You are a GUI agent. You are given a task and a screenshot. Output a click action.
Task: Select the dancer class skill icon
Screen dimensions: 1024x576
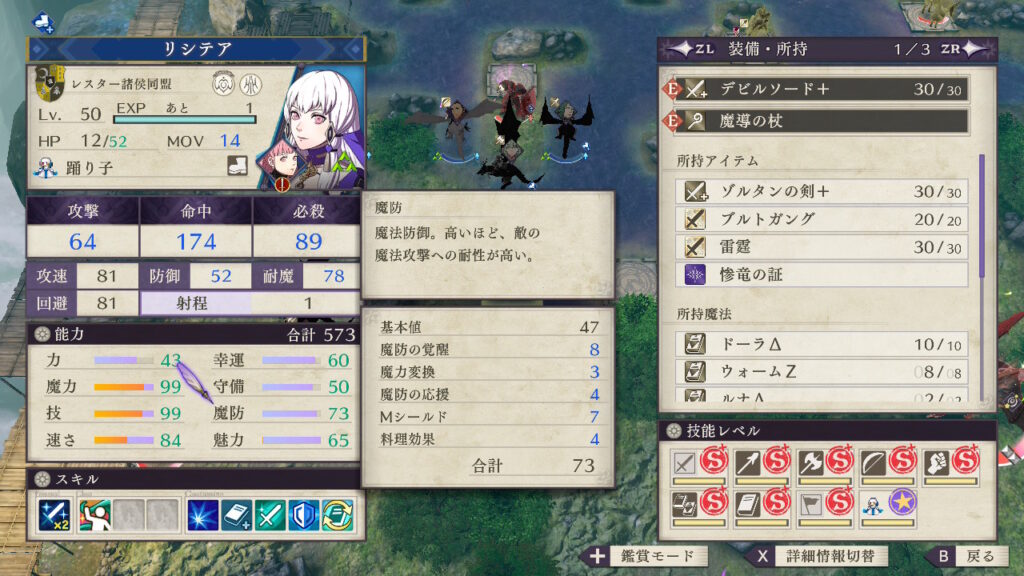[94, 515]
